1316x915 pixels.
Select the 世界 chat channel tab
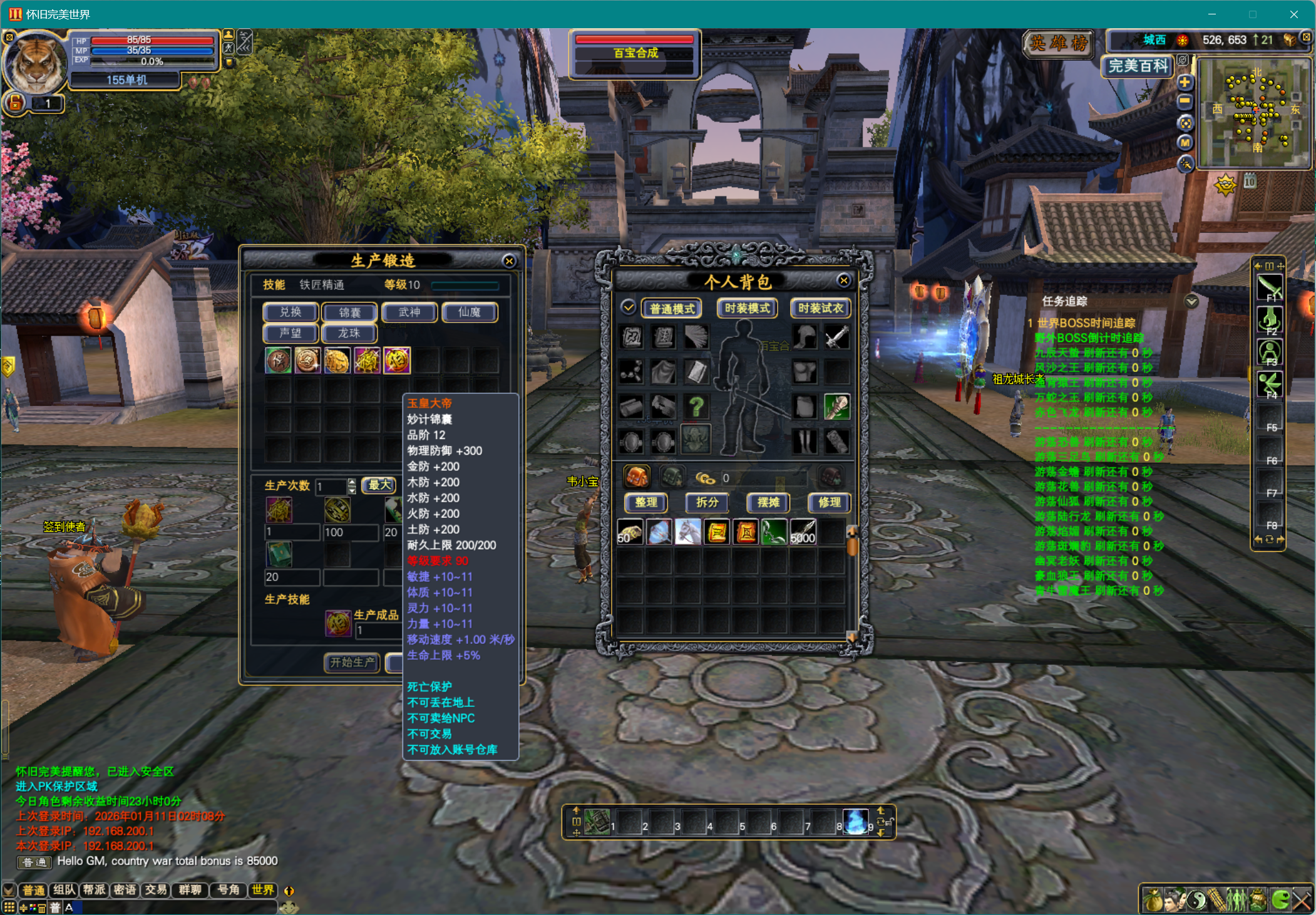coord(263,890)
